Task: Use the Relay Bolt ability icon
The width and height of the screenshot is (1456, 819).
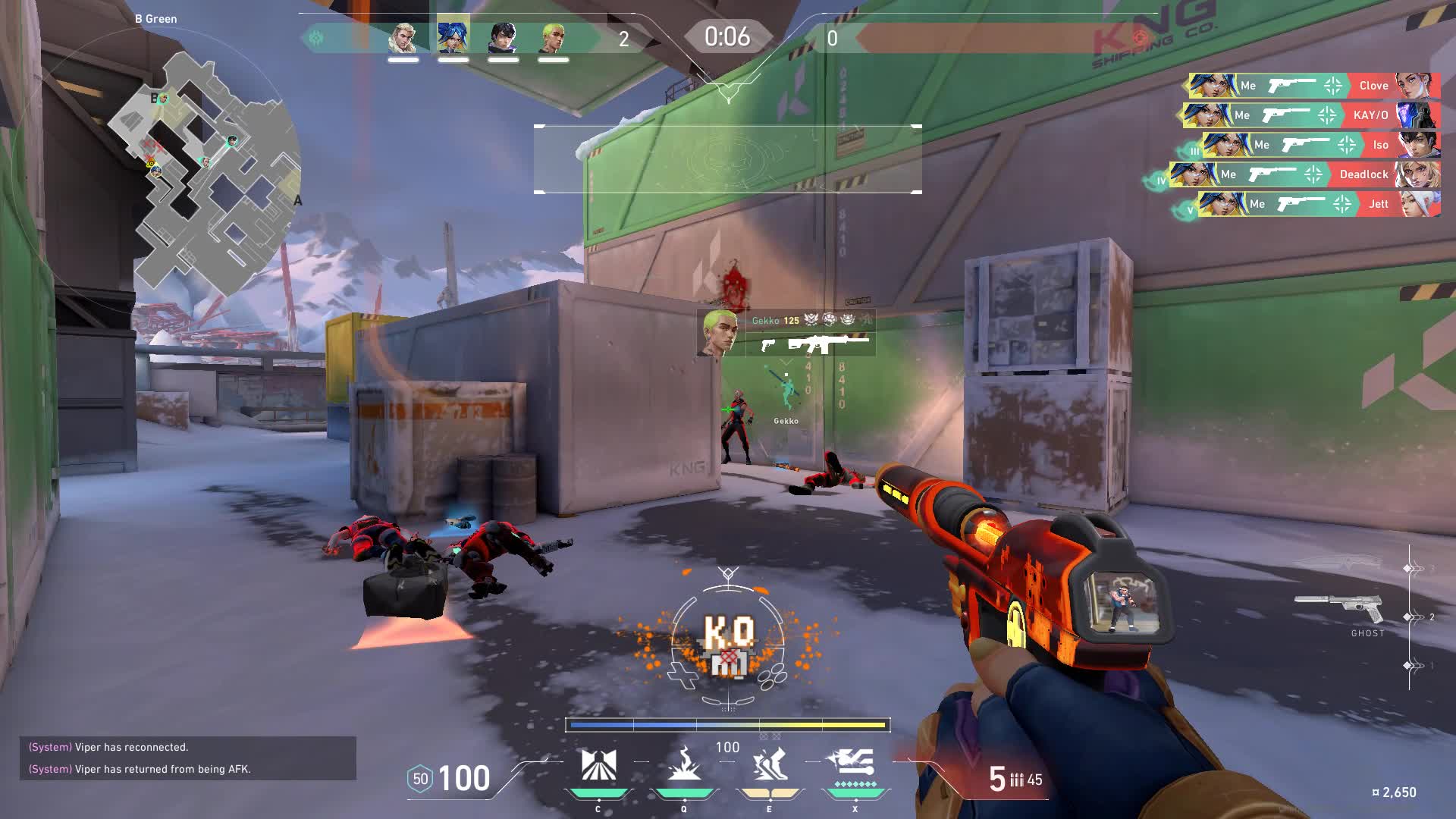Action: click(684, 766)
